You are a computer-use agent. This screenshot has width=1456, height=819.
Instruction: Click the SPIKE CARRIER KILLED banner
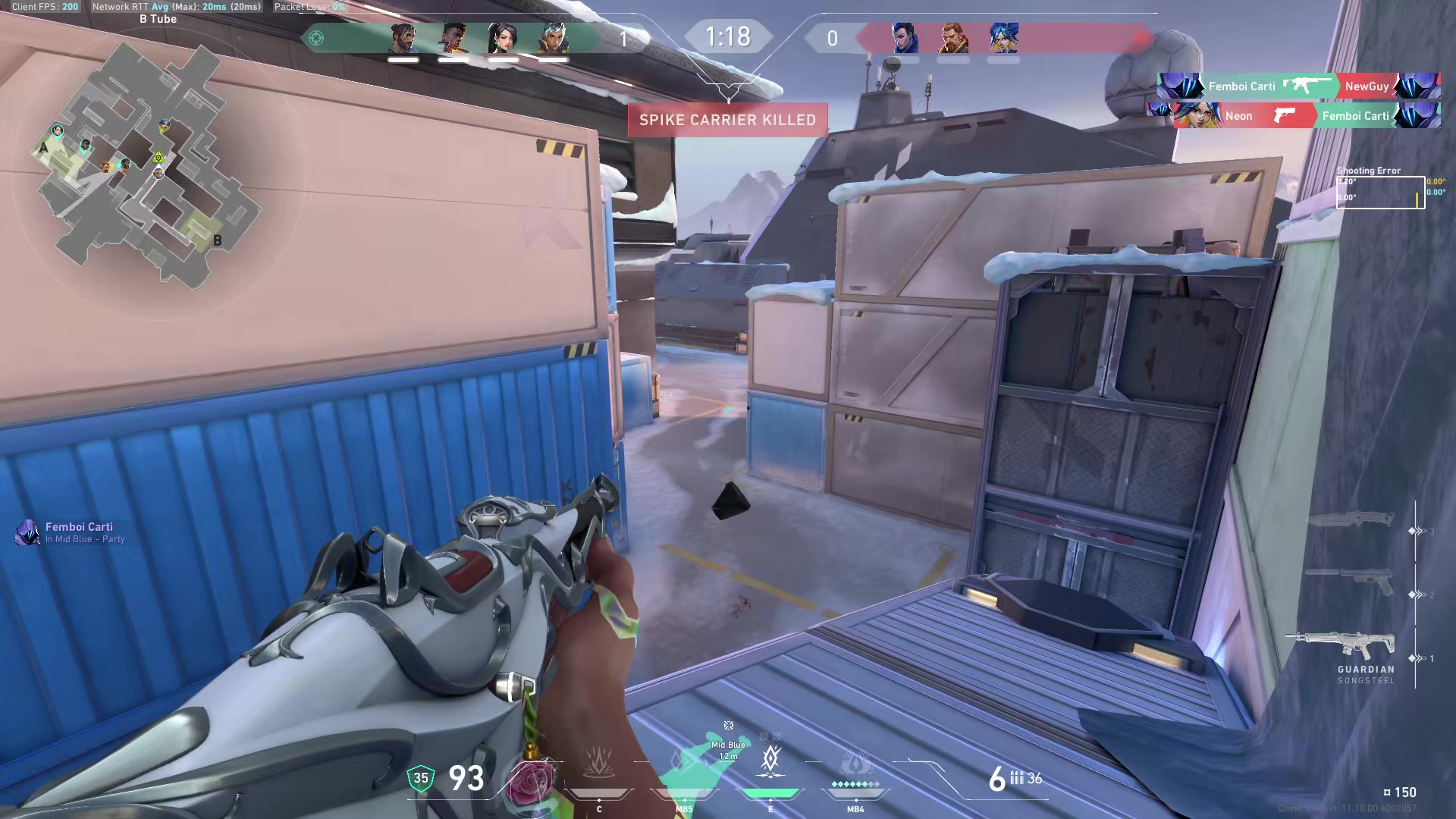point(727,120)
